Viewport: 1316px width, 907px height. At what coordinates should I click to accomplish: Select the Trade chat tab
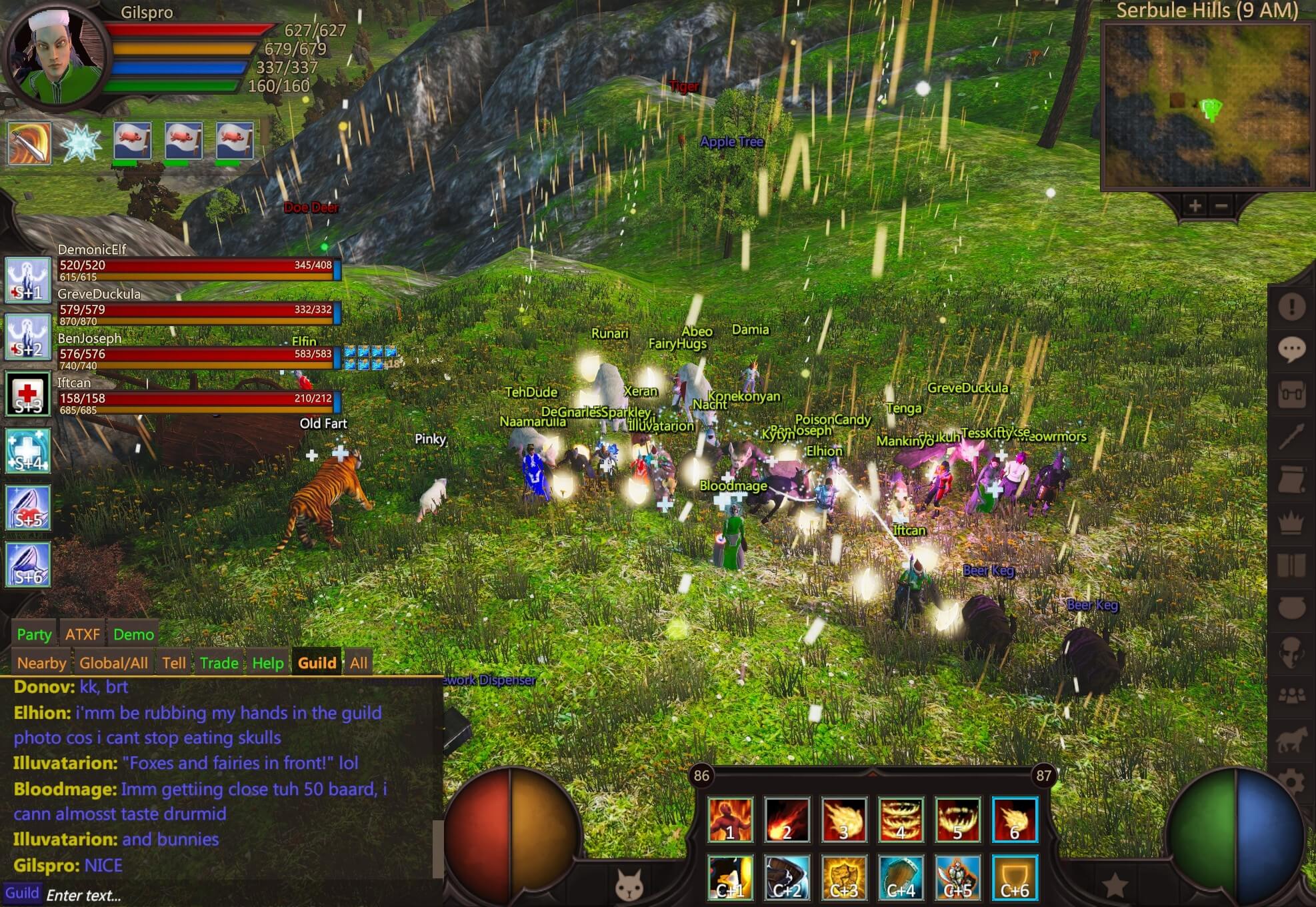pyautogui.click(x=219, y=663)
